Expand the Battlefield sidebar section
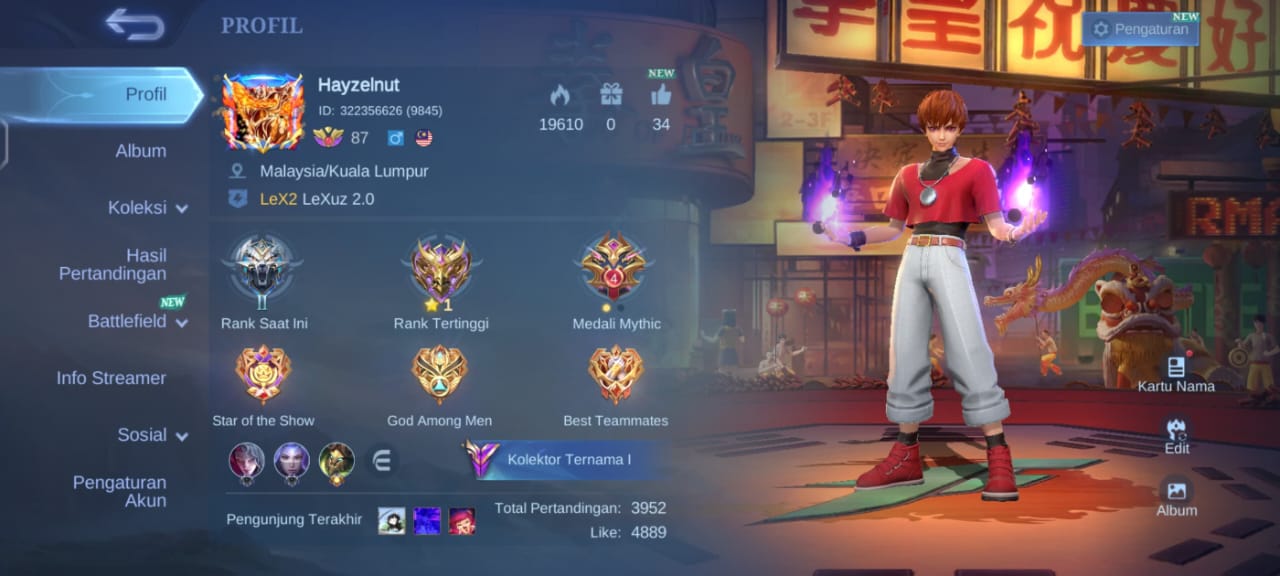Viewport: 1280px width, 576px height. pyautogui.click(x=137, y=321)
